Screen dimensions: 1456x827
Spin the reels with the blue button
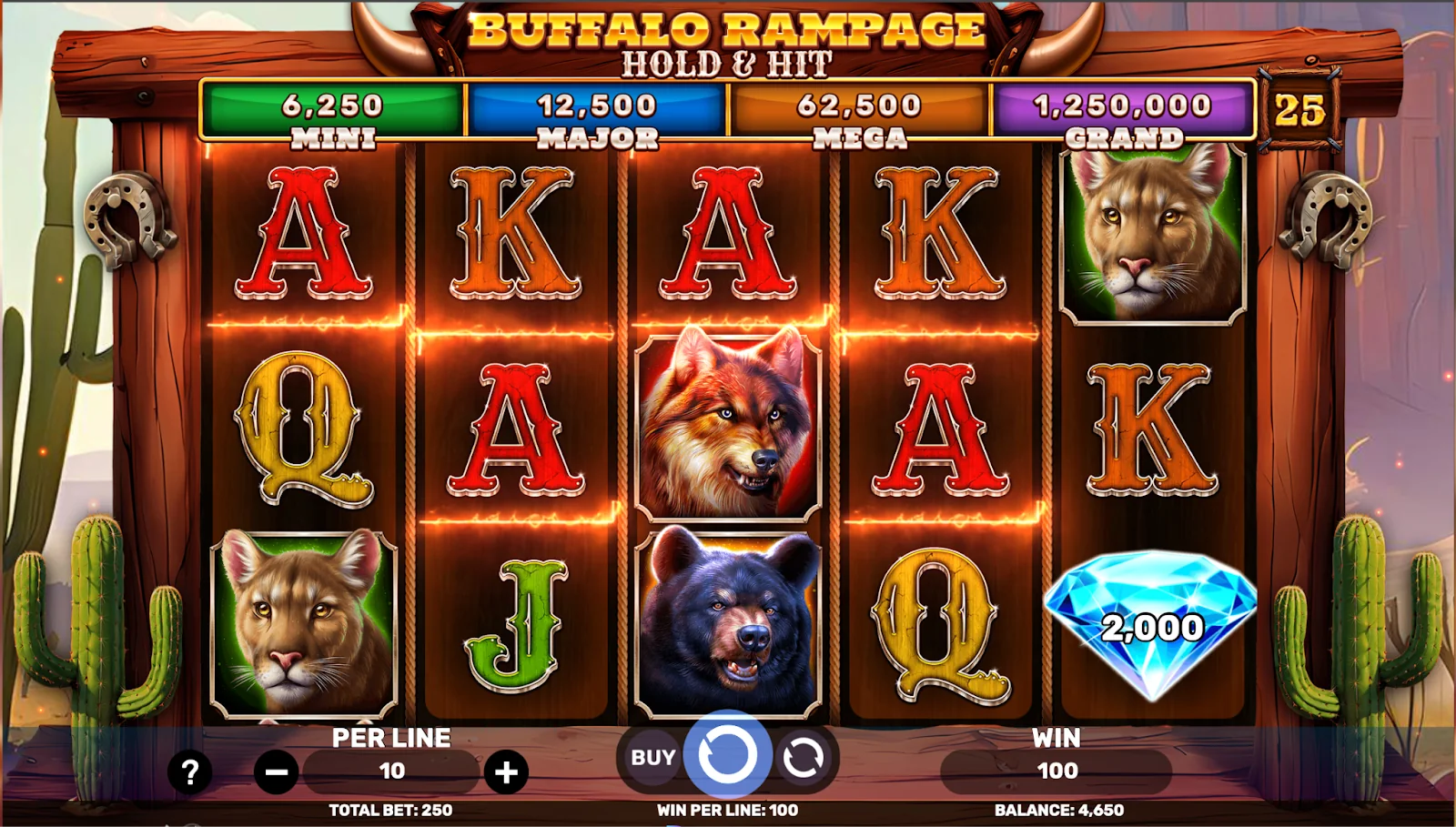point(727,755)
